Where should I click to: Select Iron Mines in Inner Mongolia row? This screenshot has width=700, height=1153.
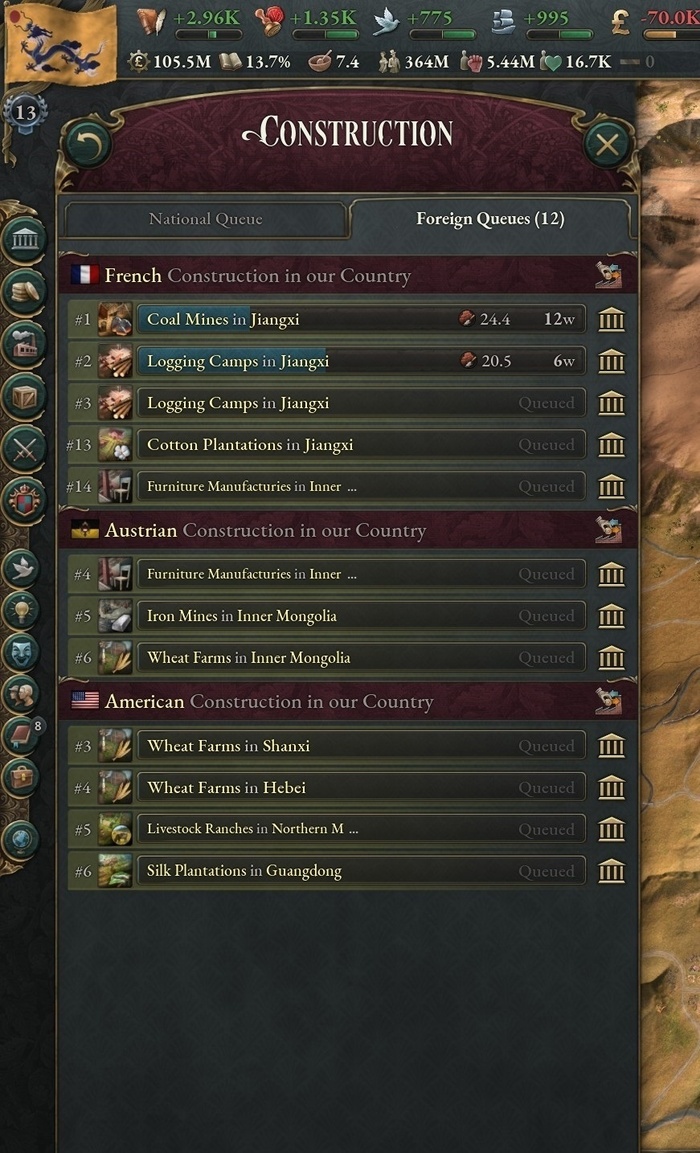click(x=360, y=616)
